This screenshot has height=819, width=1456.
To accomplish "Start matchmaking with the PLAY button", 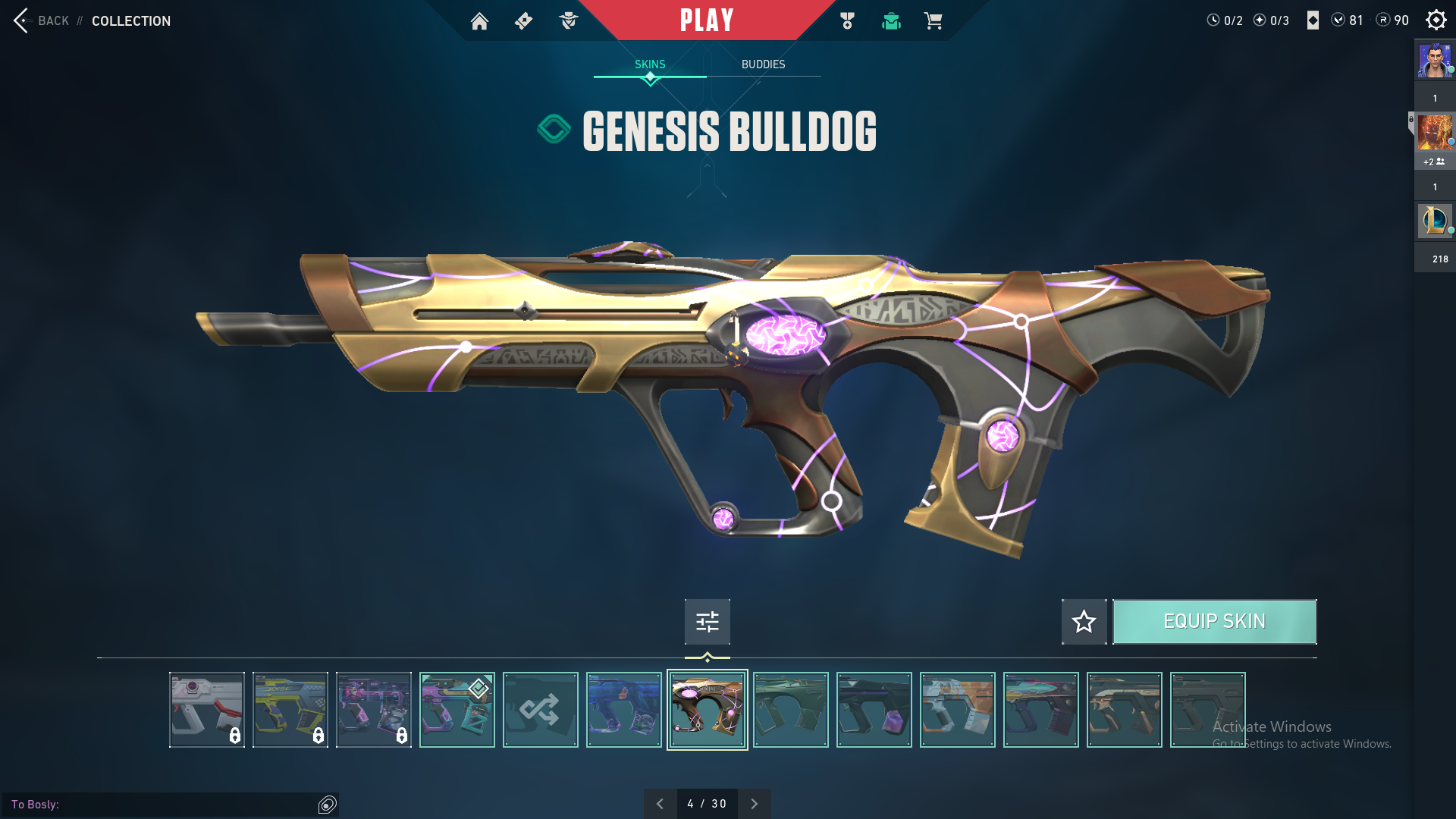I will (706, 20).
